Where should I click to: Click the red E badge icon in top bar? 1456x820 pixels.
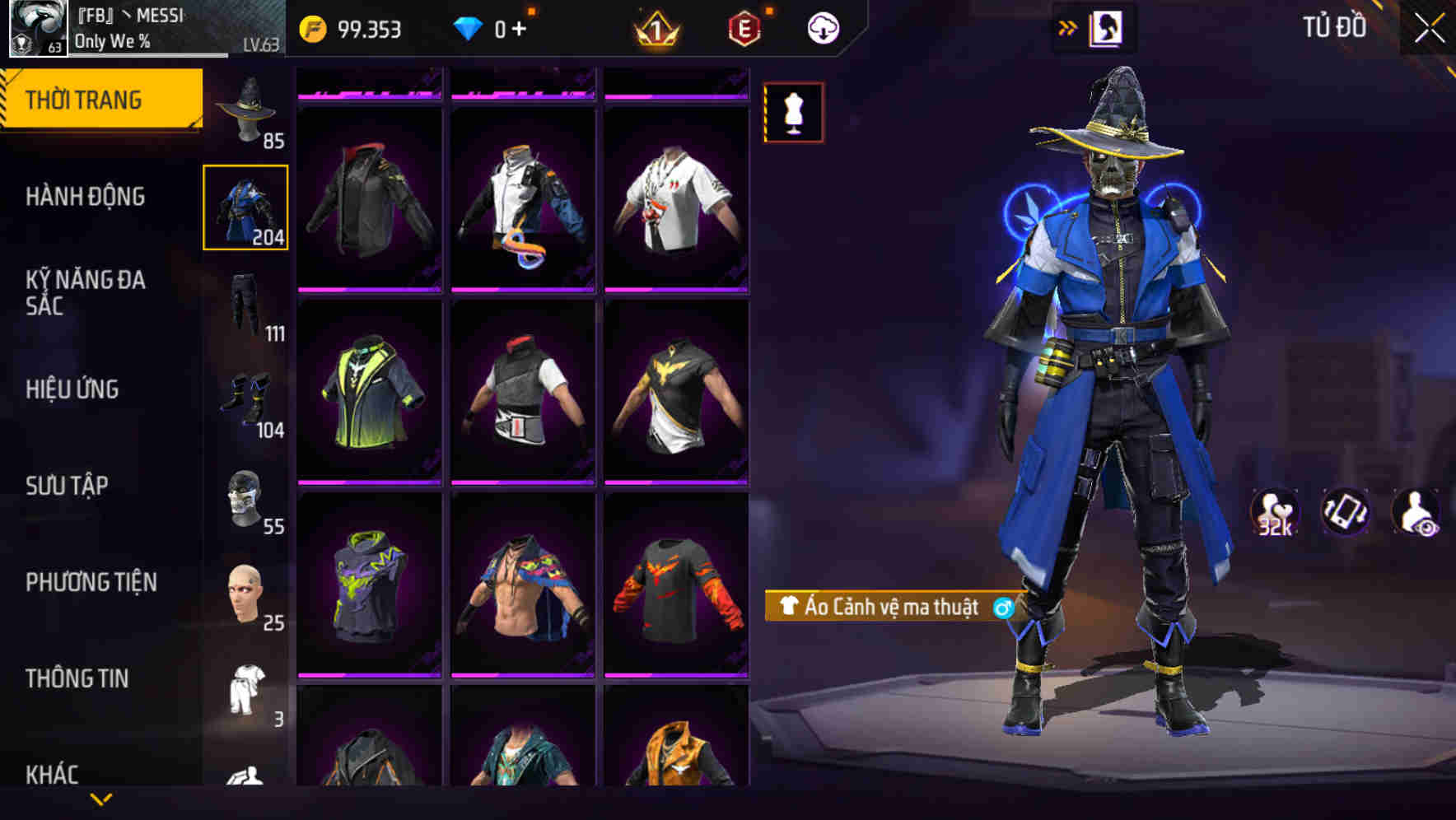[x=743, y=27]
